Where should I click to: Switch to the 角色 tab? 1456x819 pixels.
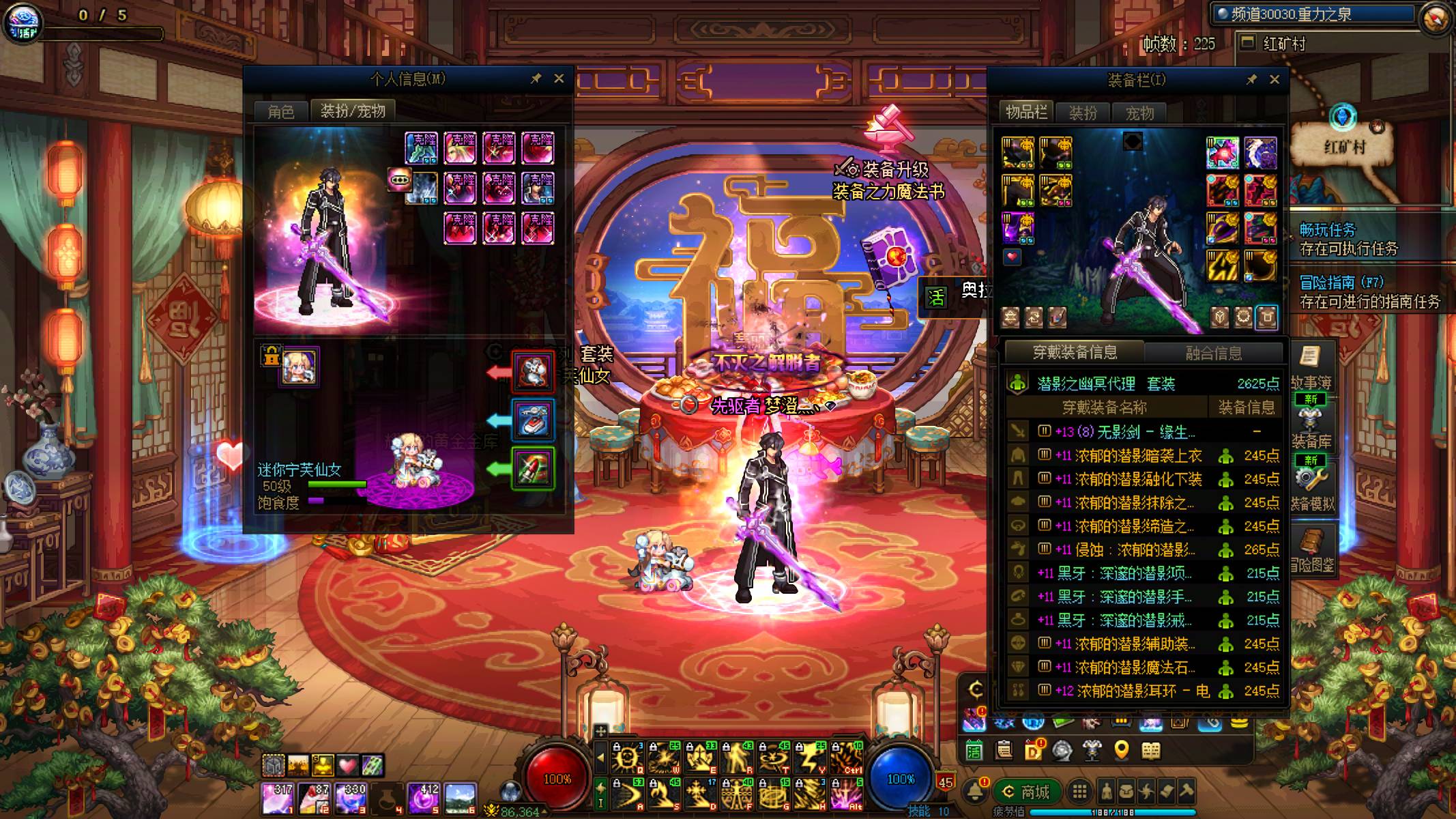pos(280,111)
